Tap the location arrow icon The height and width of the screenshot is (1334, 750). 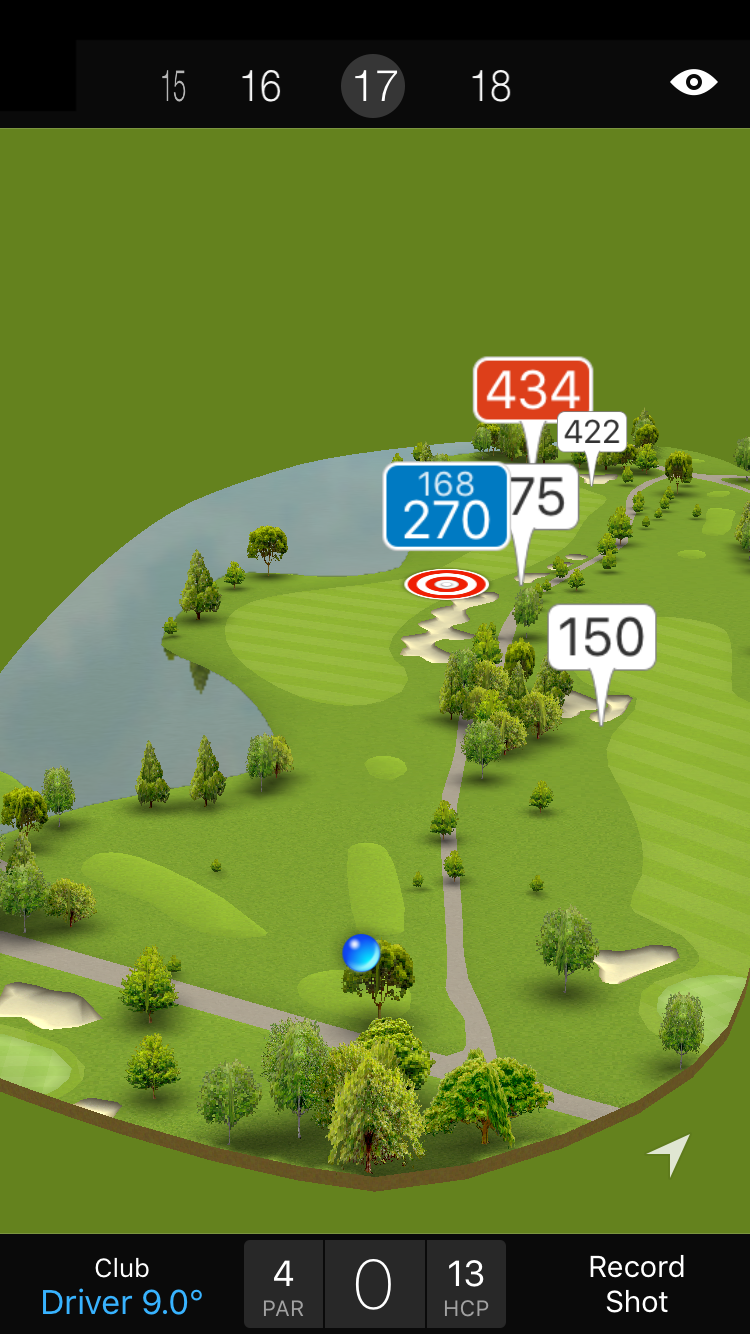click(670, 1154)
